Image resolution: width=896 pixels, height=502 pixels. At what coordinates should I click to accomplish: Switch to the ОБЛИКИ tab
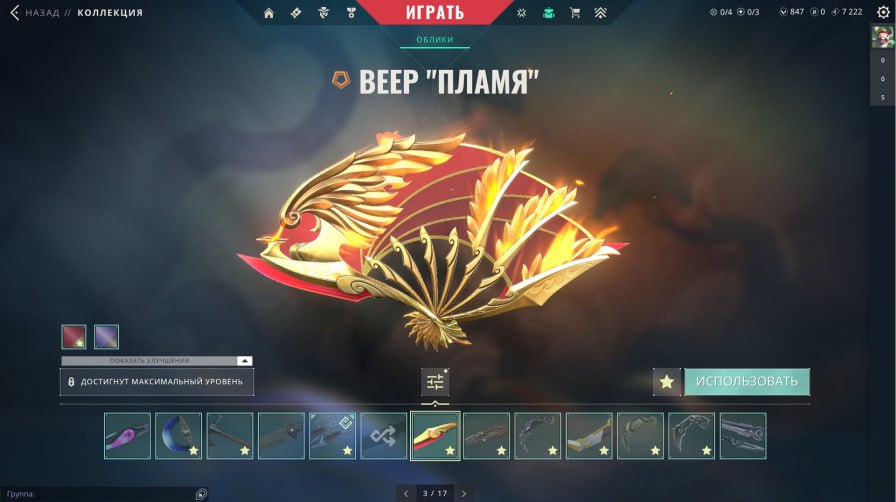pyautogui.click(x=434, y=40)
